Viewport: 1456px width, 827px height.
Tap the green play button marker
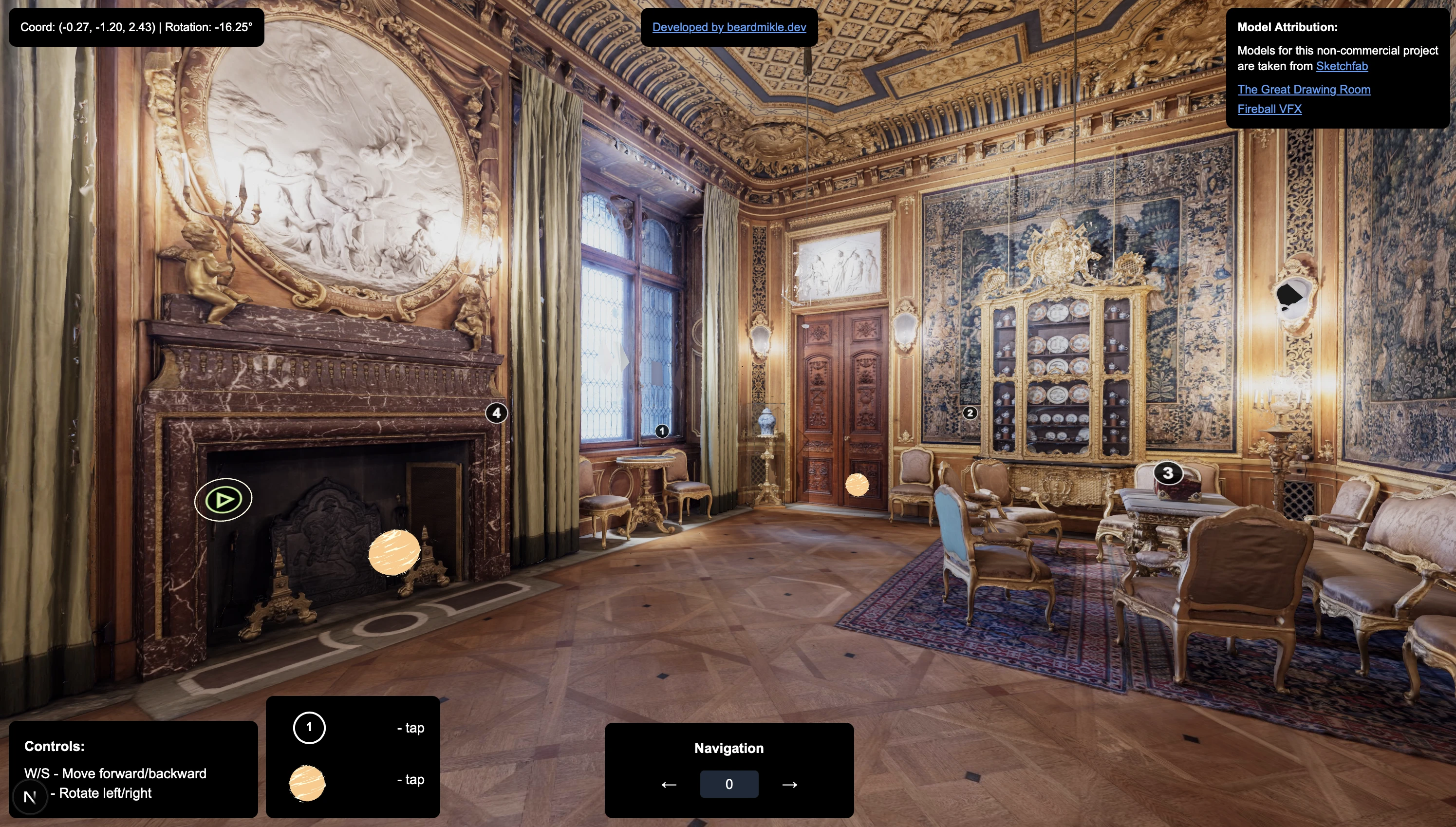coord(223,500)
